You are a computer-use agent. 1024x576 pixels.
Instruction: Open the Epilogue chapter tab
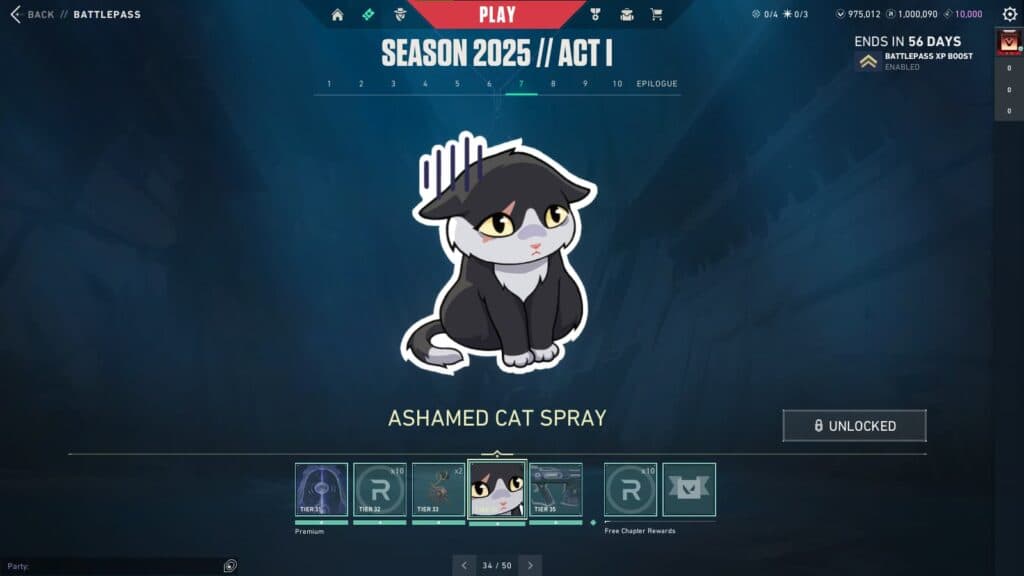point(657,84)
